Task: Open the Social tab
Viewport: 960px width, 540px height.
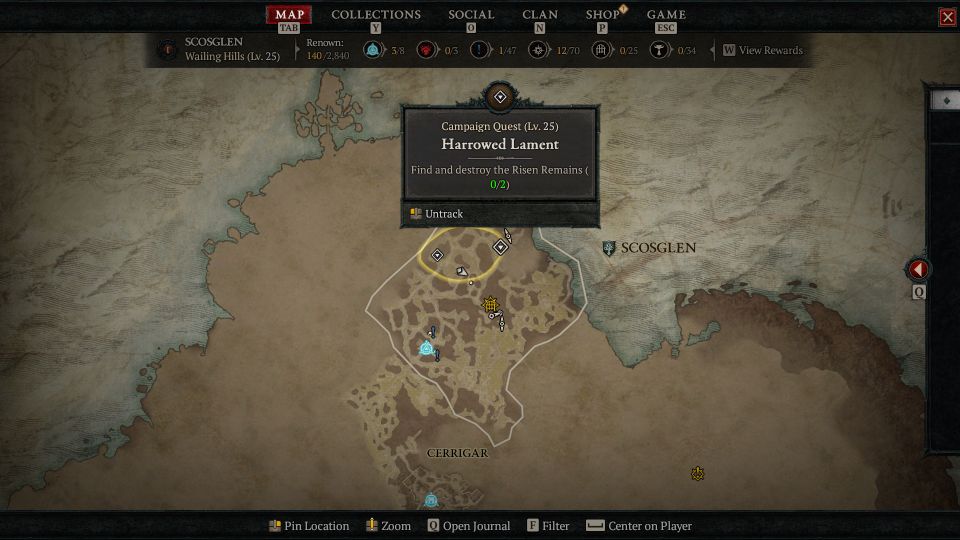Action: [471, 15]
